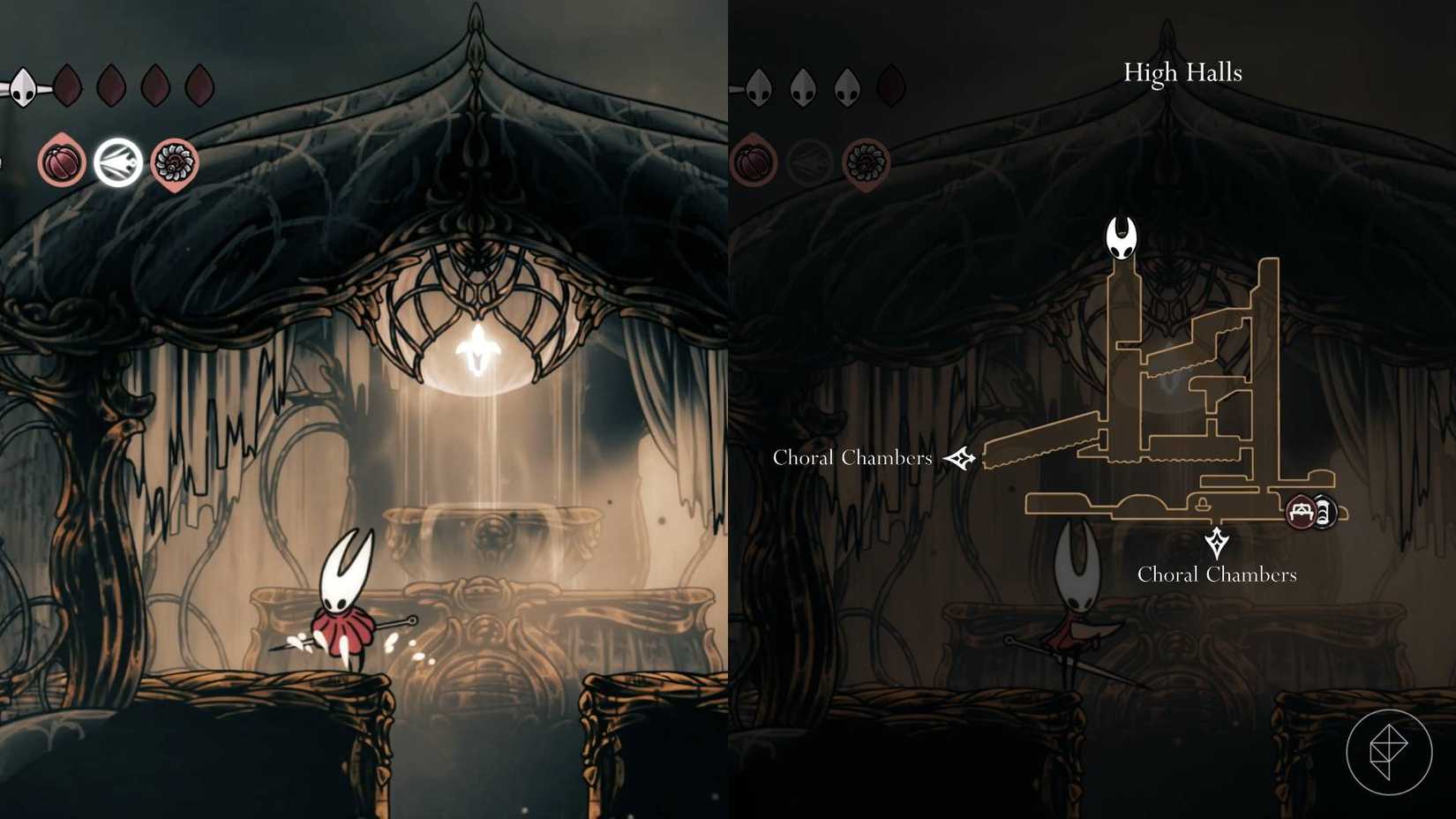Click the bench marker on the map
Screen dimensions: 1456x819
pyautogui.click(x=1299, y=512)
